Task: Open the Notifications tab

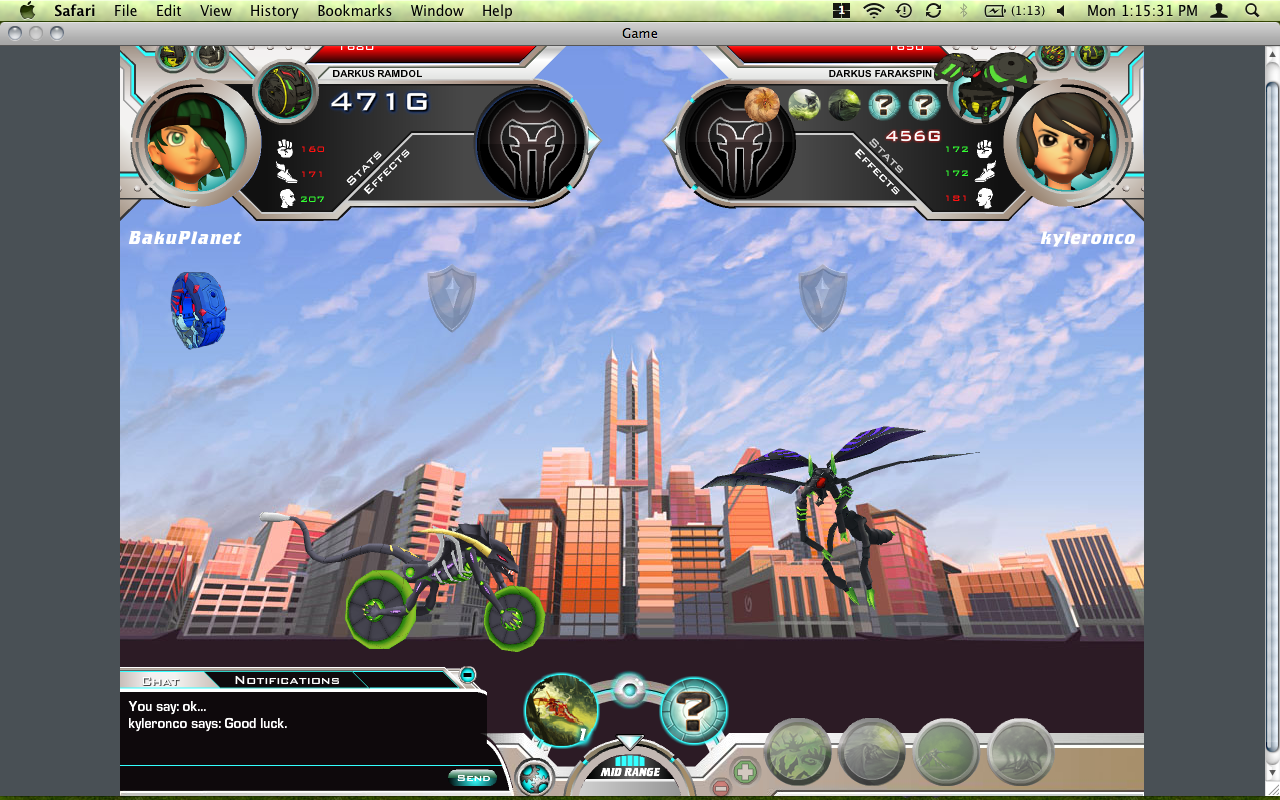Action: point(287,680)
